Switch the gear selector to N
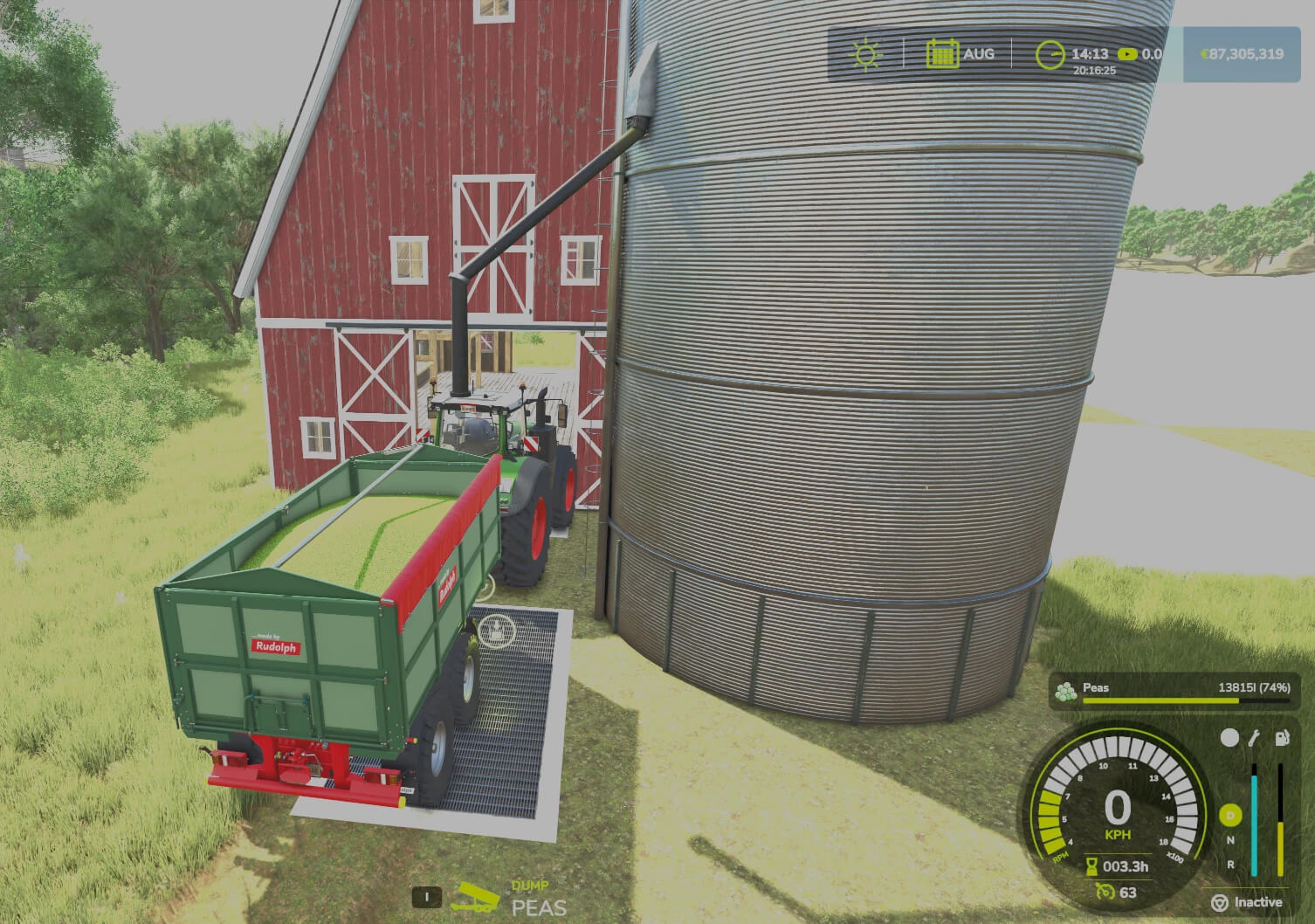The image size is (1315, 924). coord(1231,840)
